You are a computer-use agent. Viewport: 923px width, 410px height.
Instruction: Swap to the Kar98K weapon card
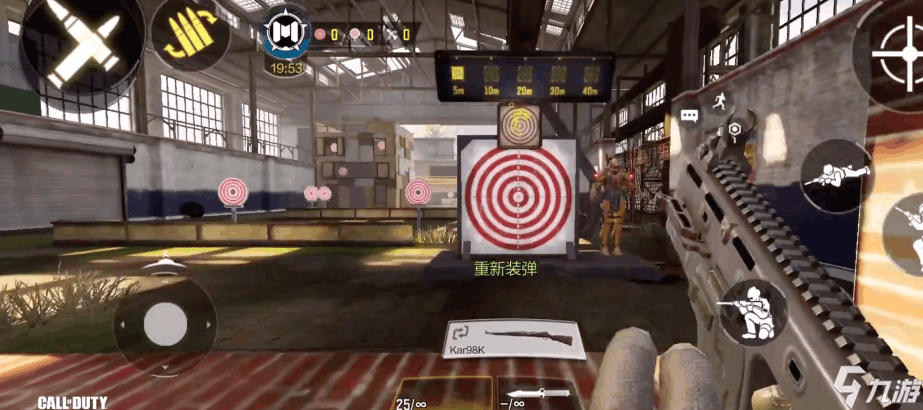click(511, 340)
